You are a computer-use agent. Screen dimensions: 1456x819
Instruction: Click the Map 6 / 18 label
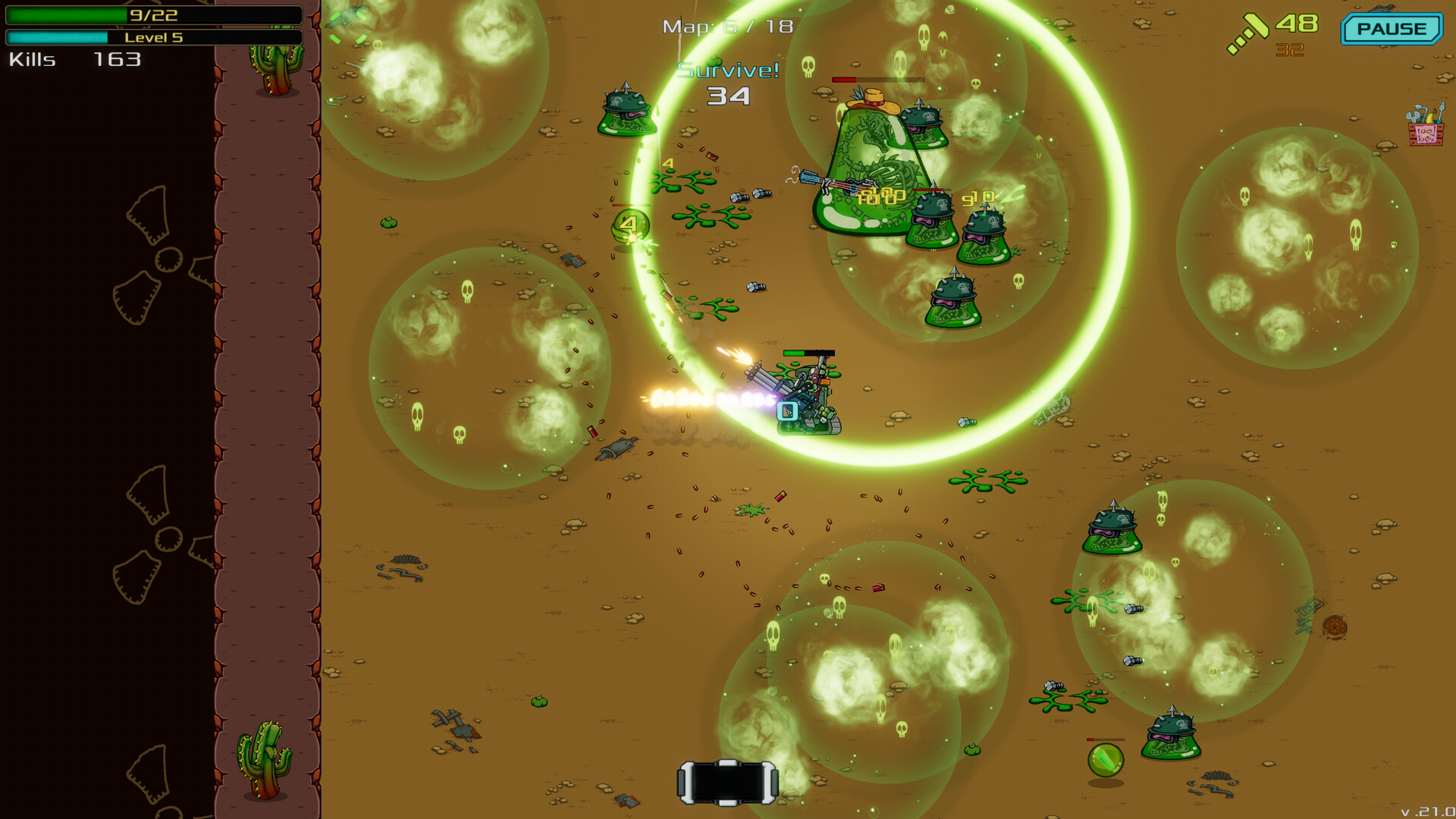tap(726, 26)
